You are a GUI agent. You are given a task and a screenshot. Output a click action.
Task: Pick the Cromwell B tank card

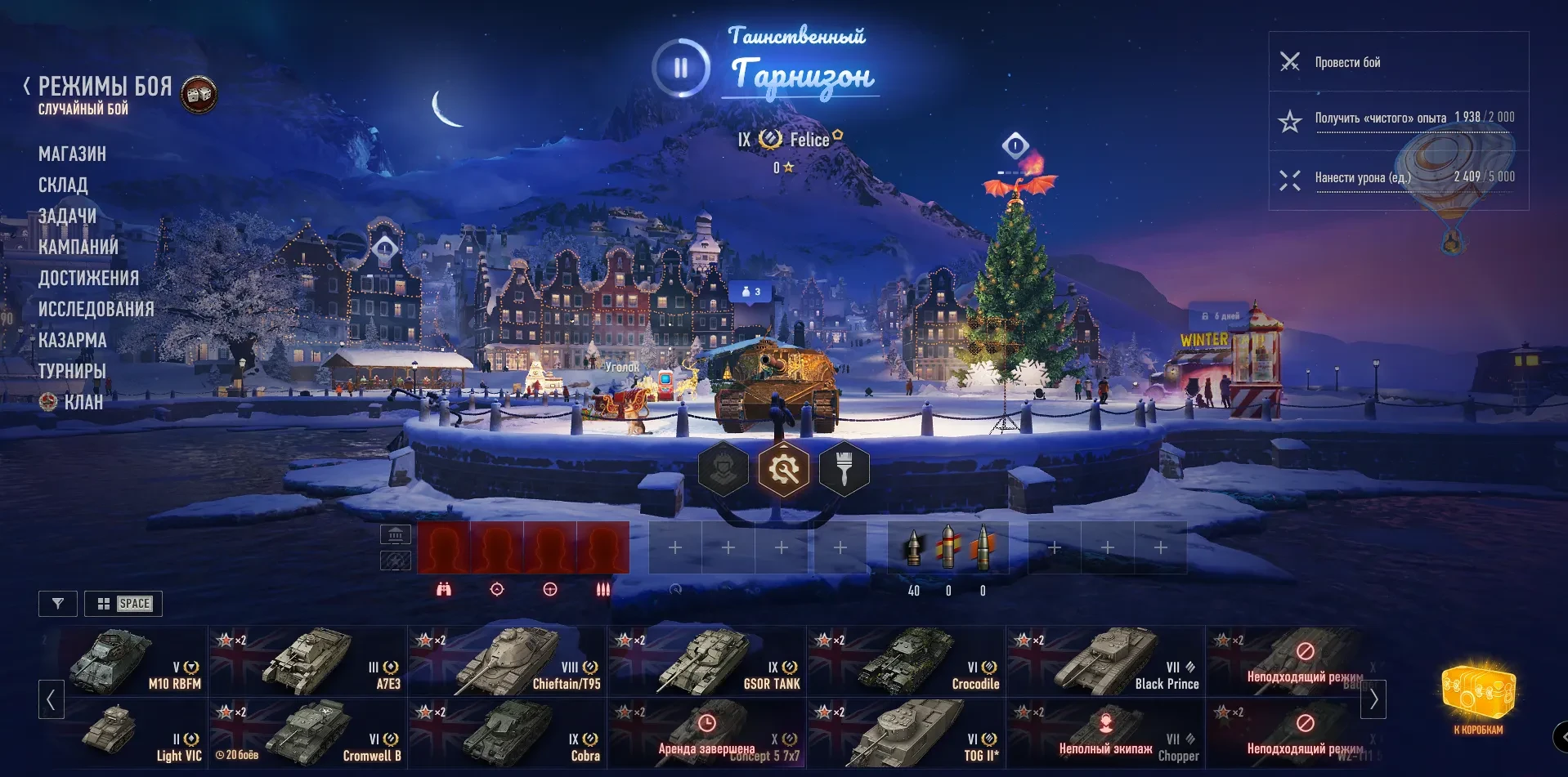tap(308, 733)
